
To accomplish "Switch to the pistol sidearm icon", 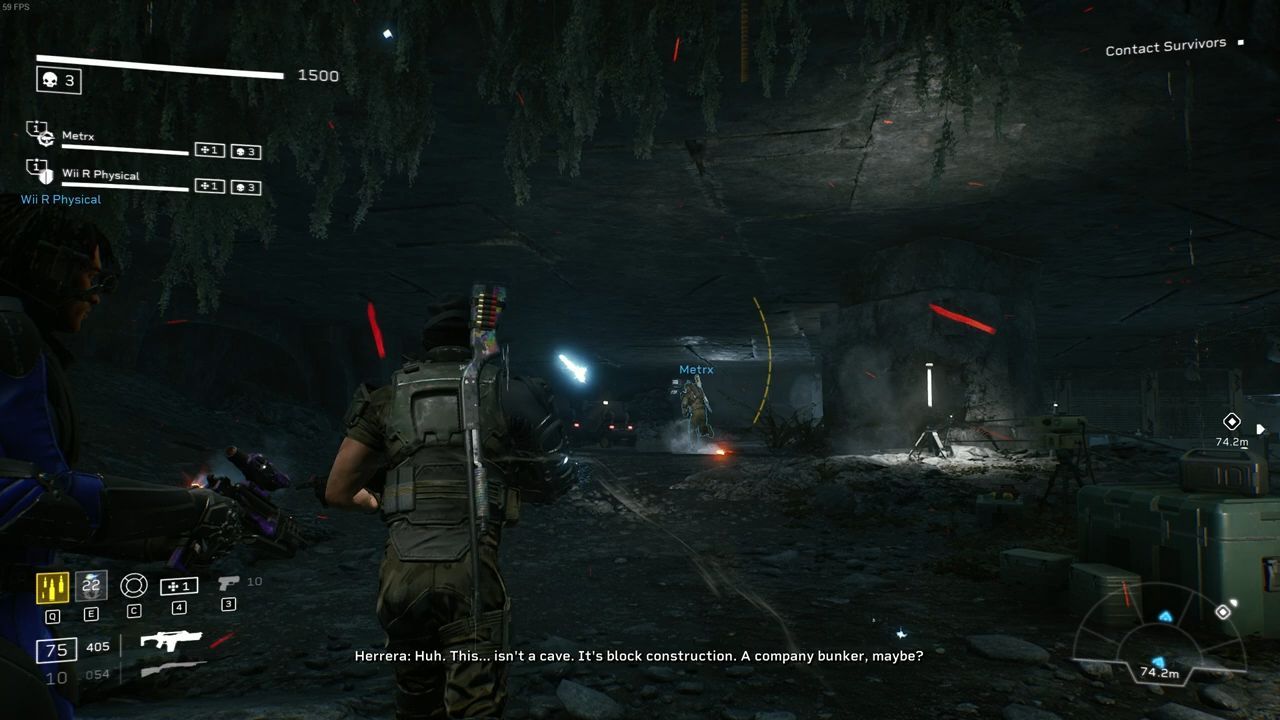I will click(229, 583).
